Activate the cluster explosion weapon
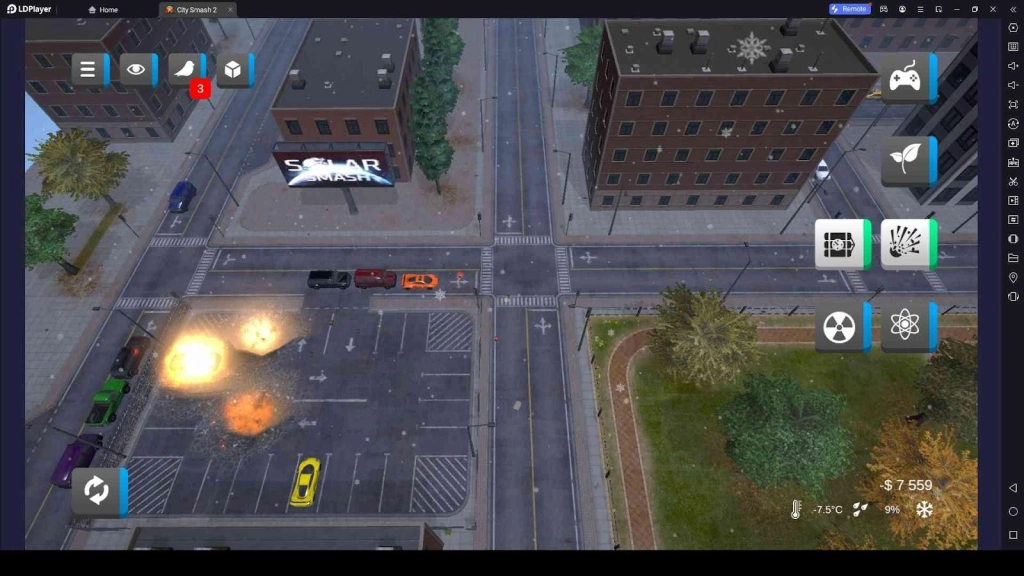1024x576 pixels. click(905, 244)
